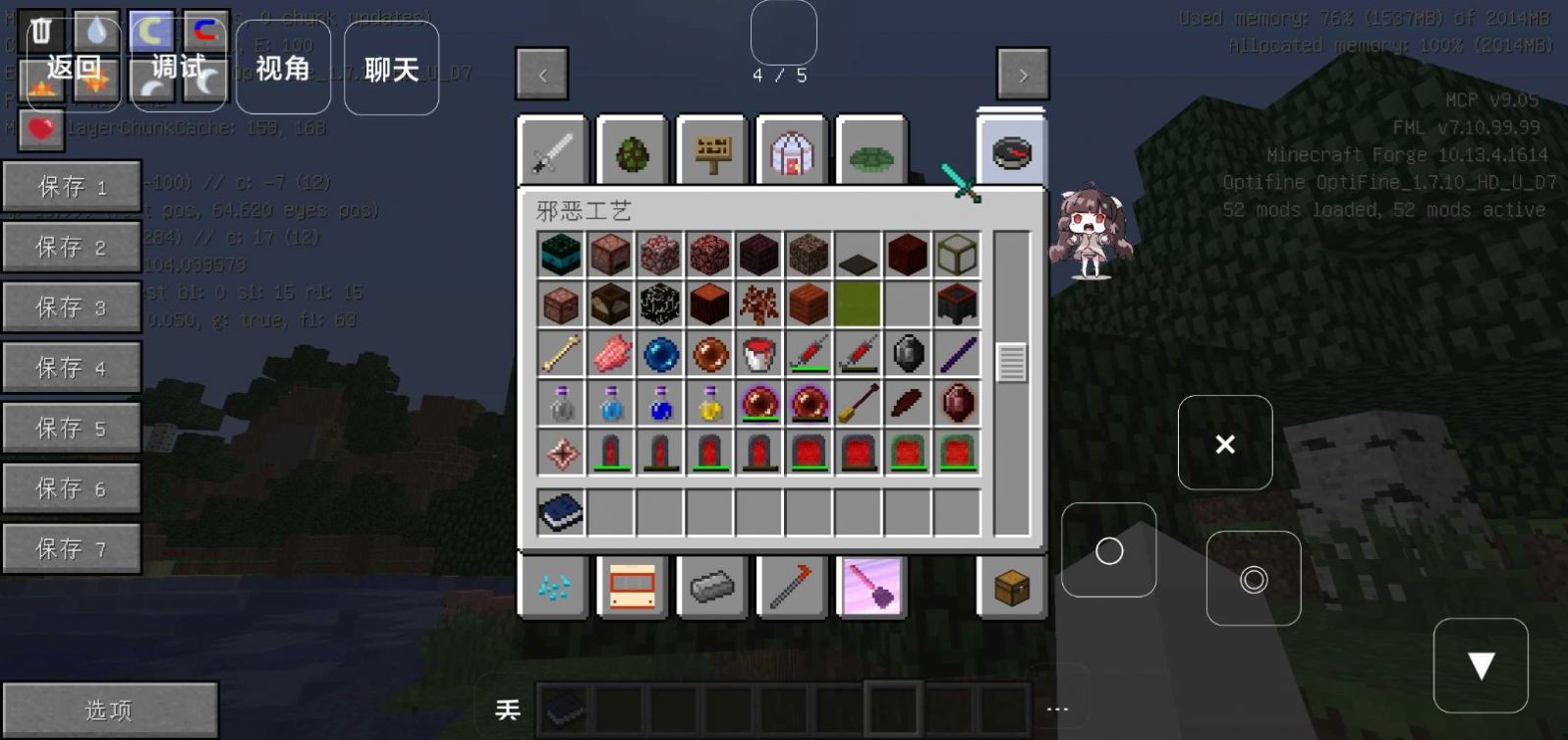Pick the blue orb item

[x=661, y=354]
